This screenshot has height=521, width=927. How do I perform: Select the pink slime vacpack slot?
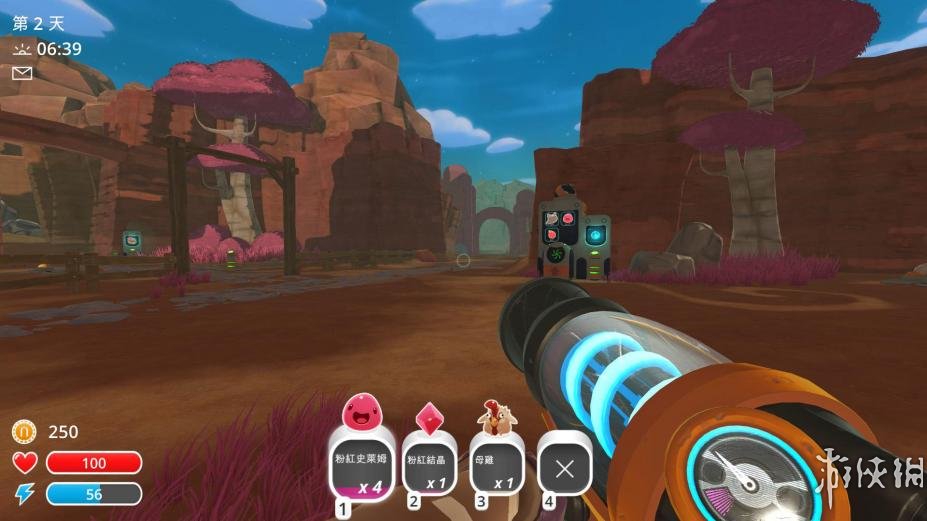[362, 463]
